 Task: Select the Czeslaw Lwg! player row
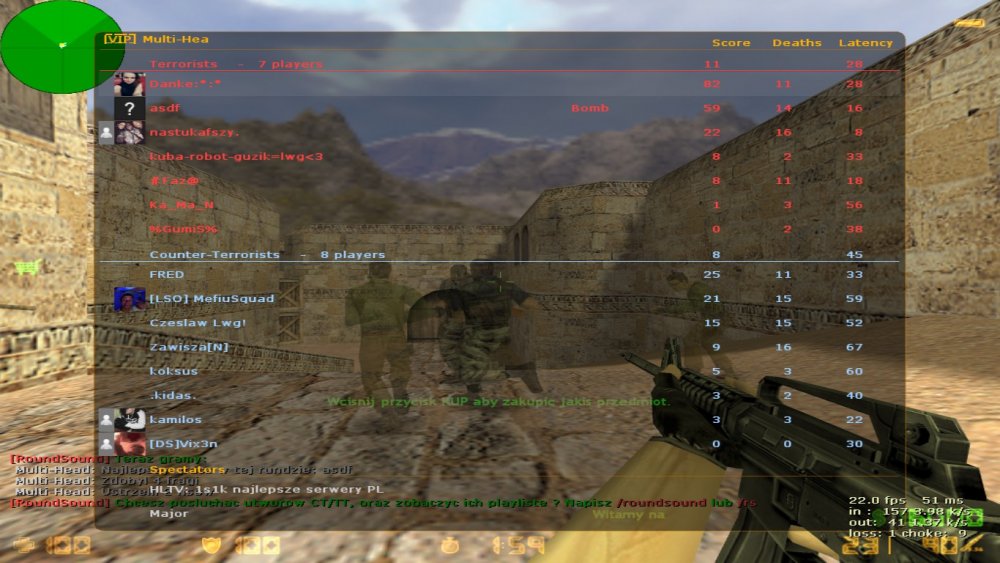pos(197,323)
